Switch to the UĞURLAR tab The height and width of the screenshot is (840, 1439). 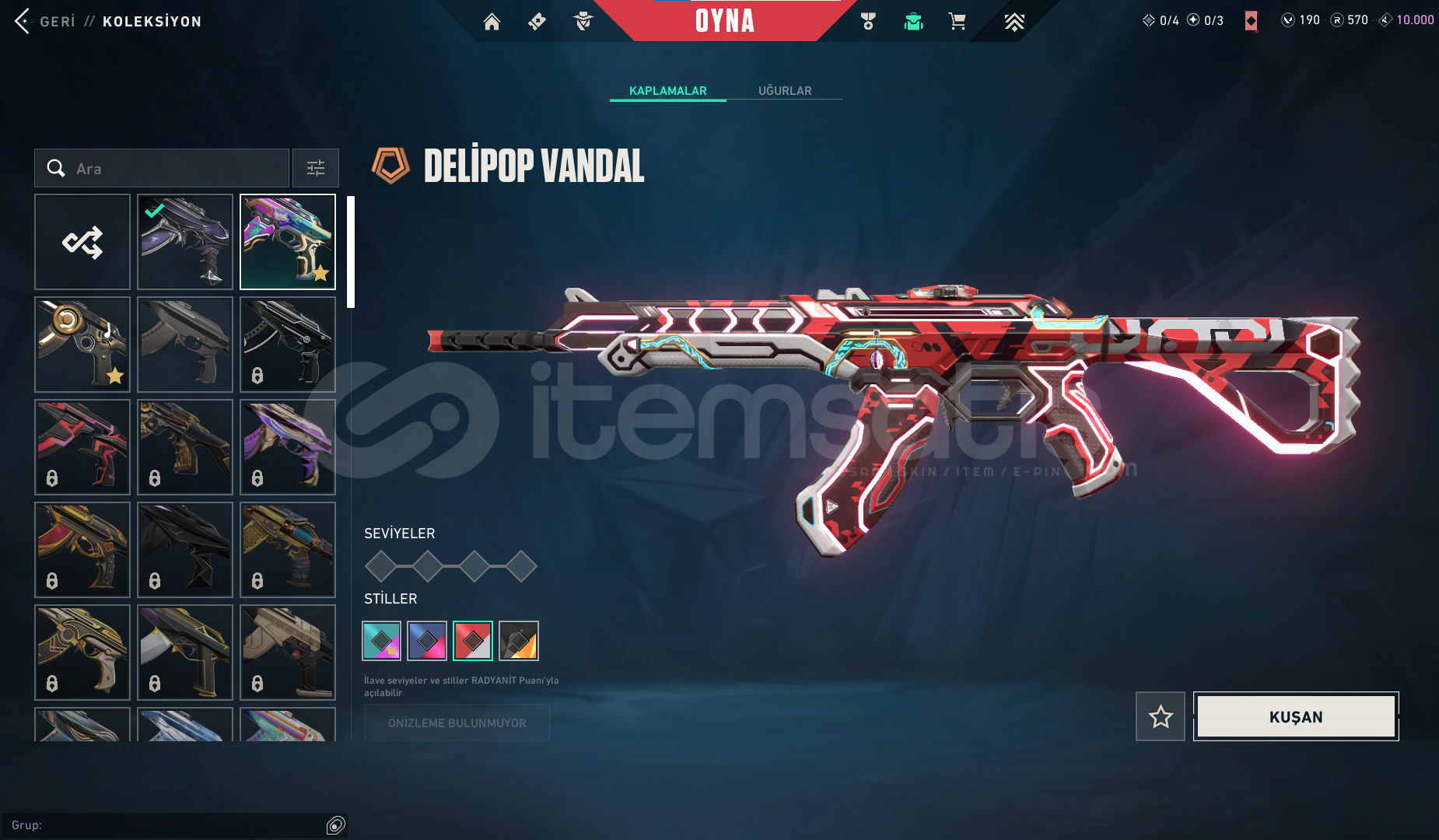785,91
